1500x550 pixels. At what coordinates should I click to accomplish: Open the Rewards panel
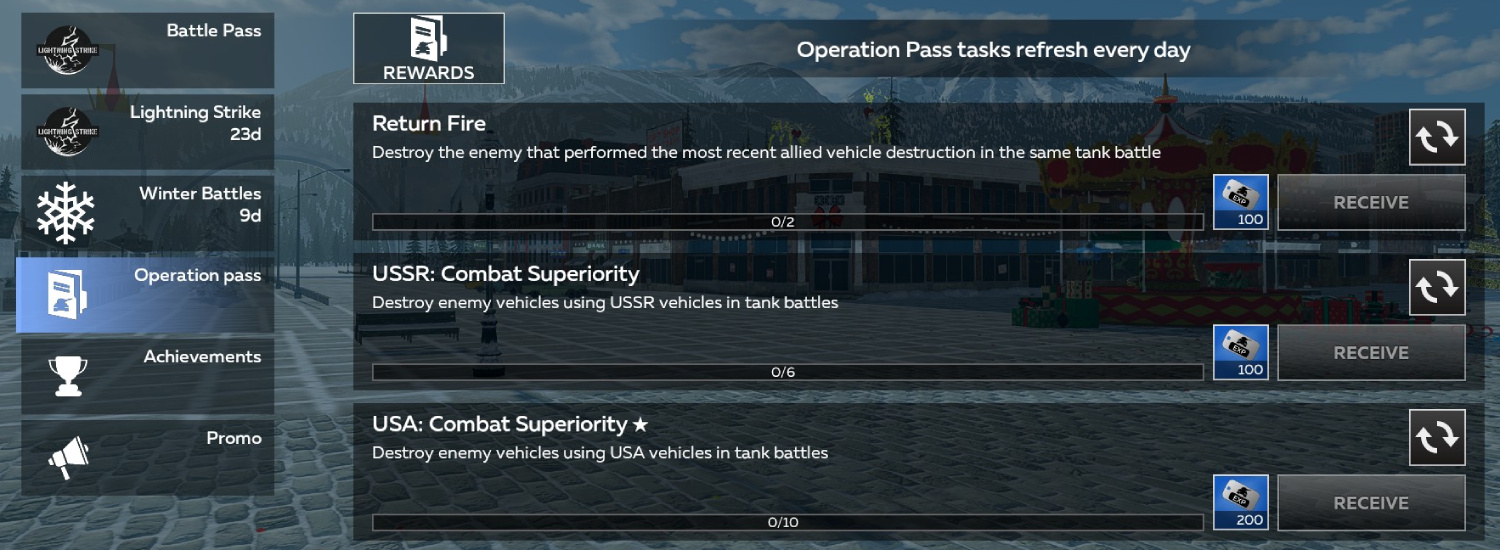(428, 48)
